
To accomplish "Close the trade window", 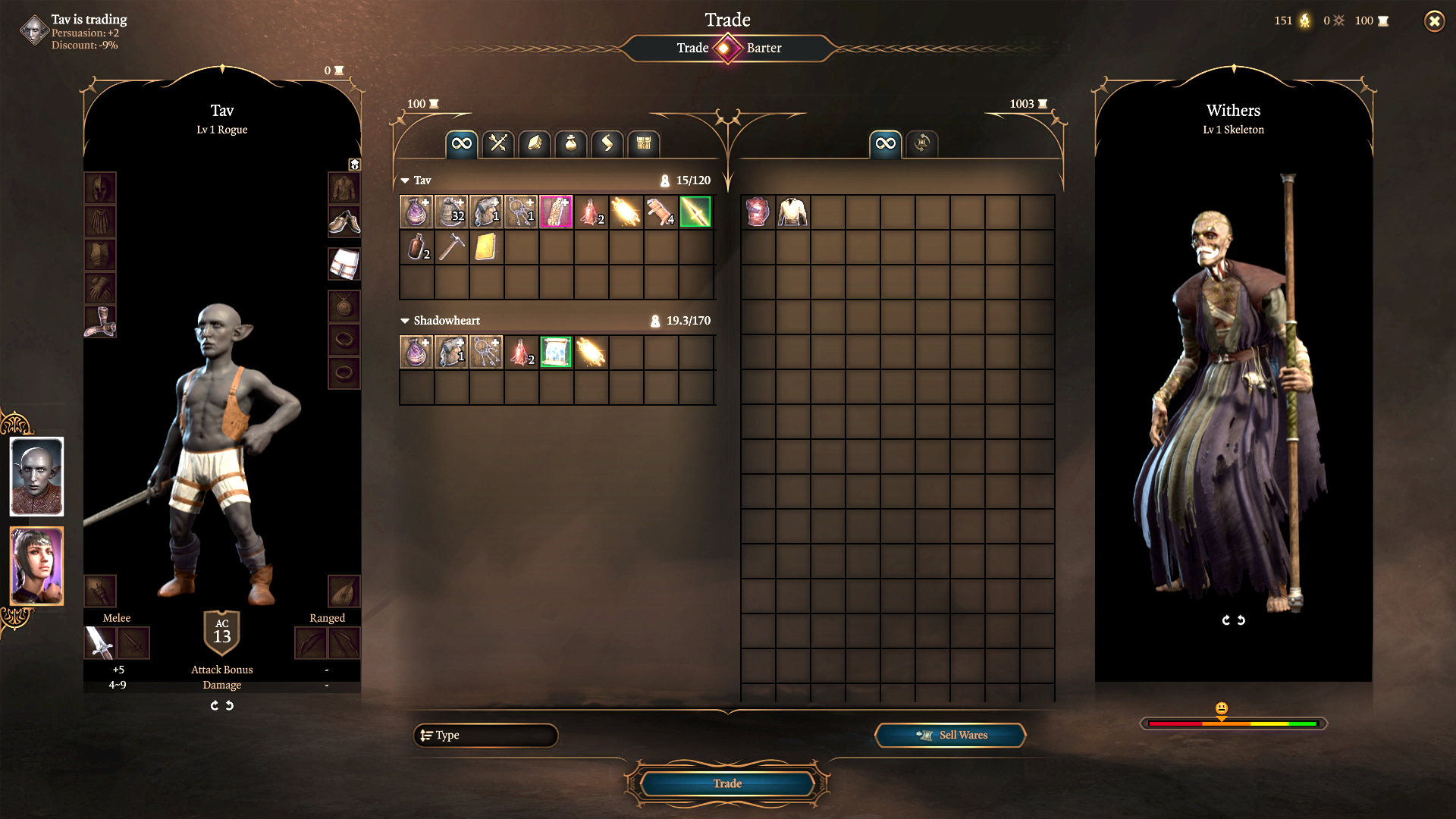I will point(1434,21).
